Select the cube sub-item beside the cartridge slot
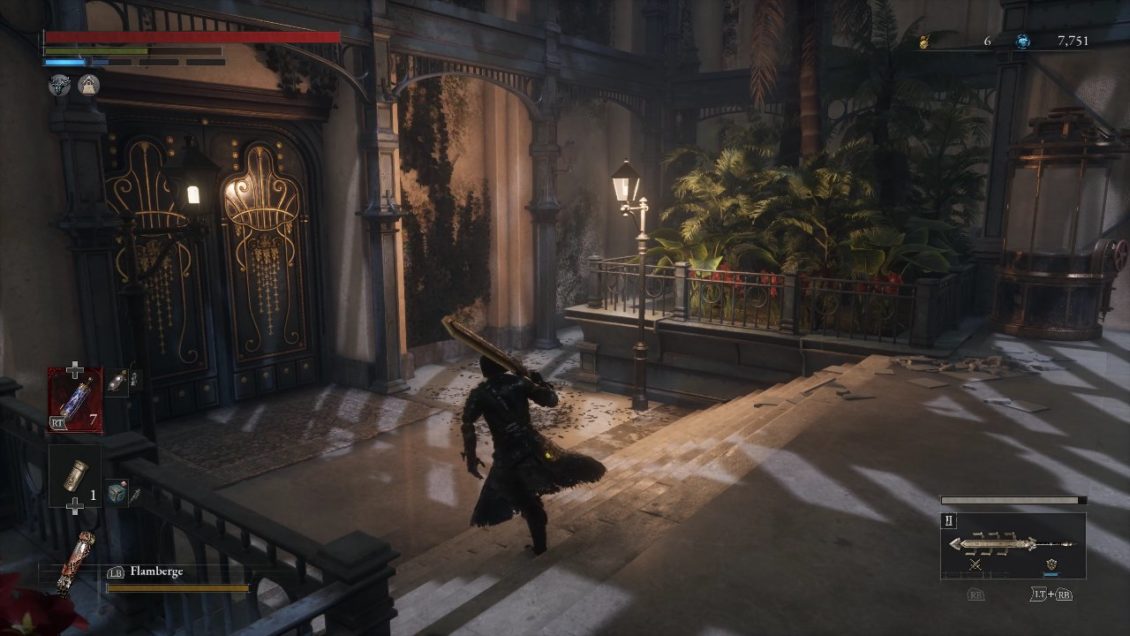 tap(117, 493)
